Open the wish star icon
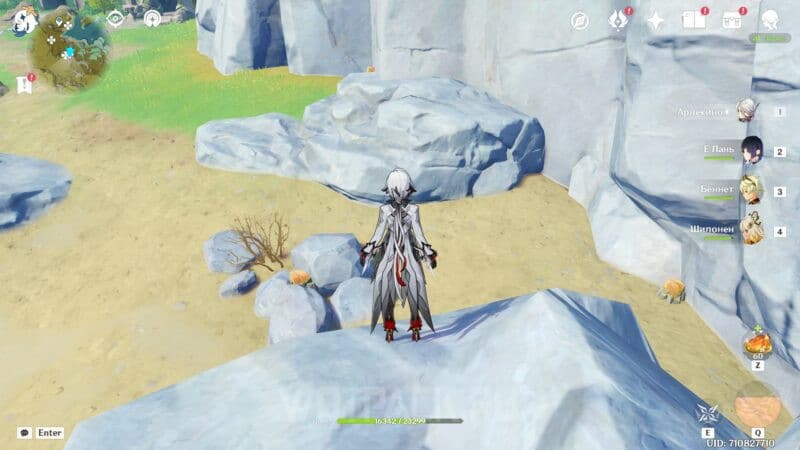Viewport: 800px width, 450px height. coord(656,21)
